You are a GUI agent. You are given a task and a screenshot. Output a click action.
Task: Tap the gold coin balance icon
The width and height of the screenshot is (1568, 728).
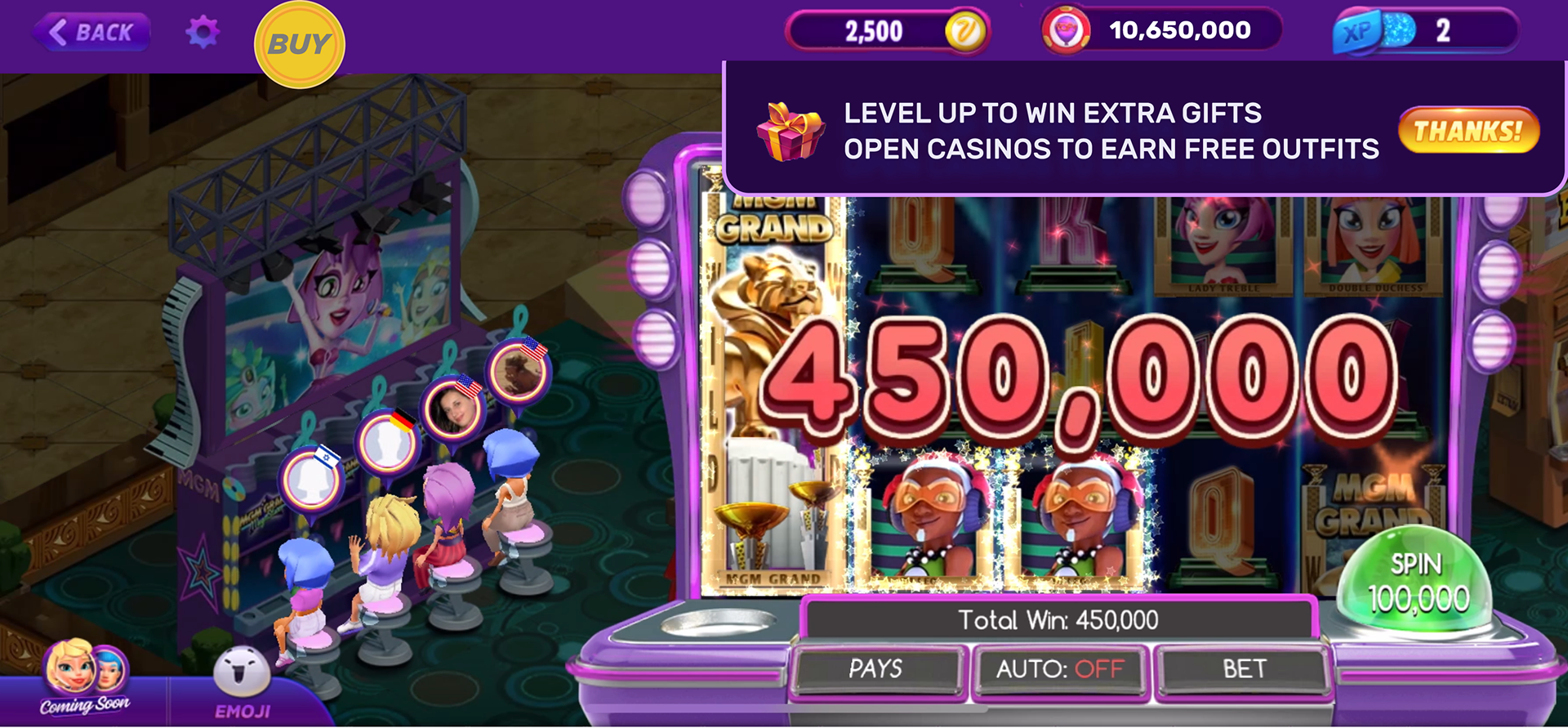965,32
